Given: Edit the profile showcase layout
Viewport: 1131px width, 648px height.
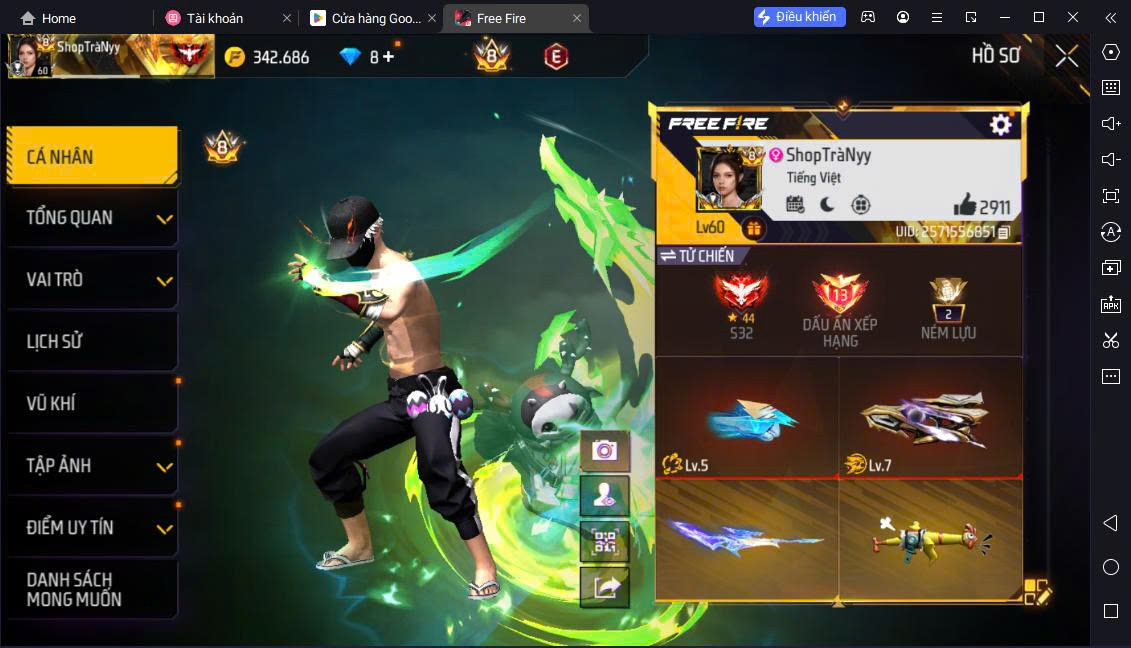Looking at the screenshot, I should (x=1037, y=592).
